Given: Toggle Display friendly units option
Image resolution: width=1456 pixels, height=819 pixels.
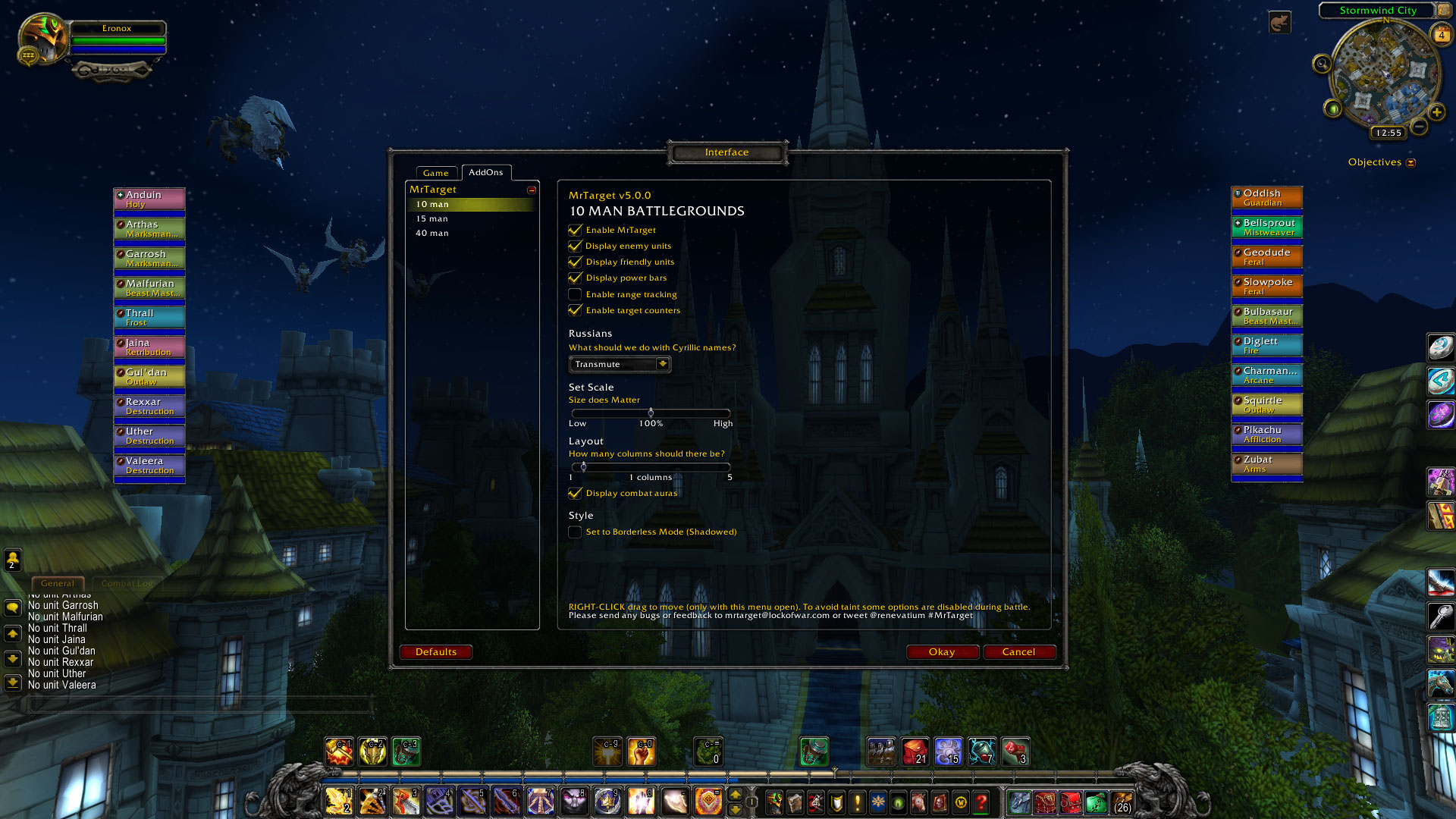Looking at the screenshot, I should point(576,262).
